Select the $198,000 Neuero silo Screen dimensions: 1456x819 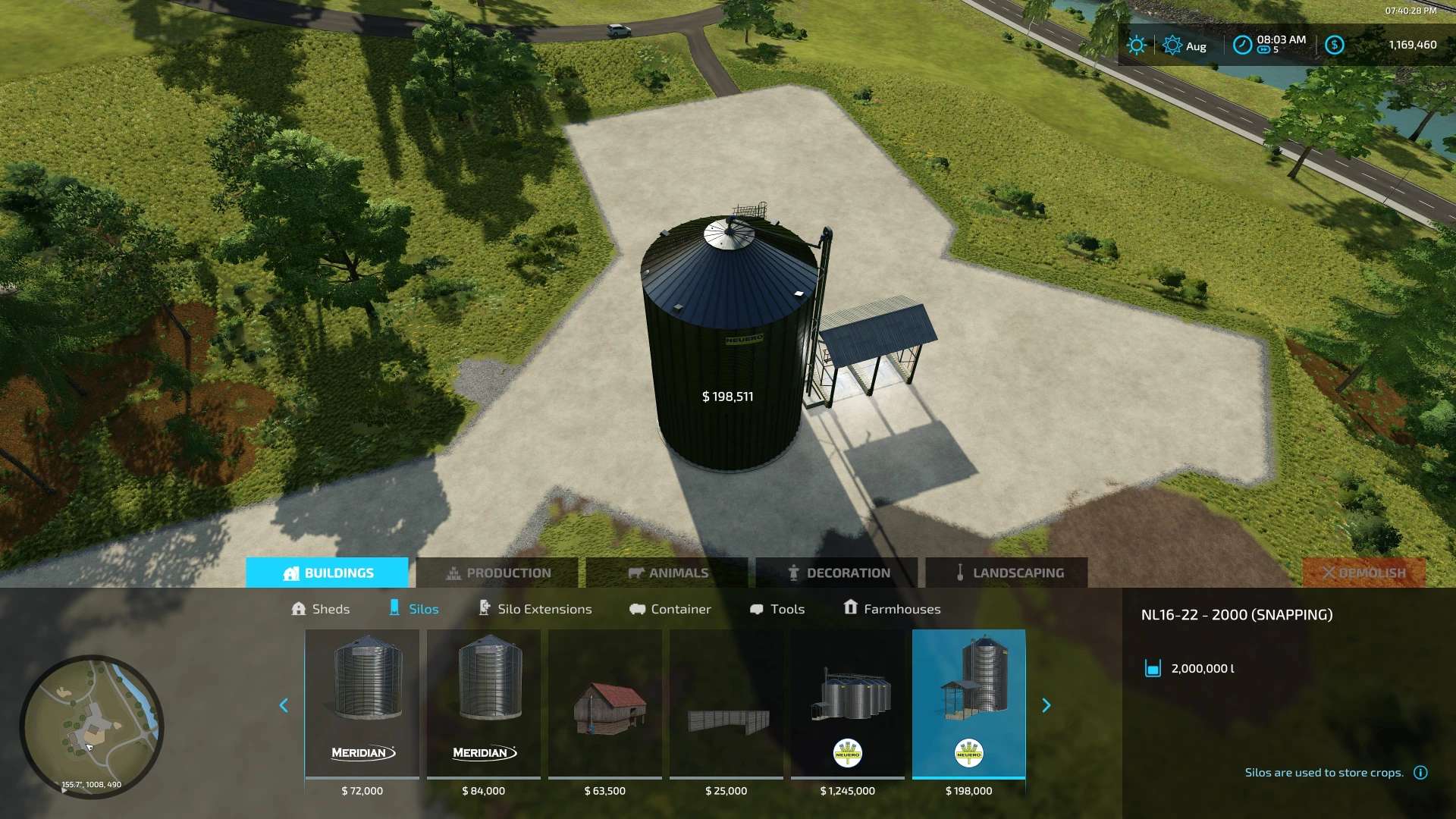[969, 704]
